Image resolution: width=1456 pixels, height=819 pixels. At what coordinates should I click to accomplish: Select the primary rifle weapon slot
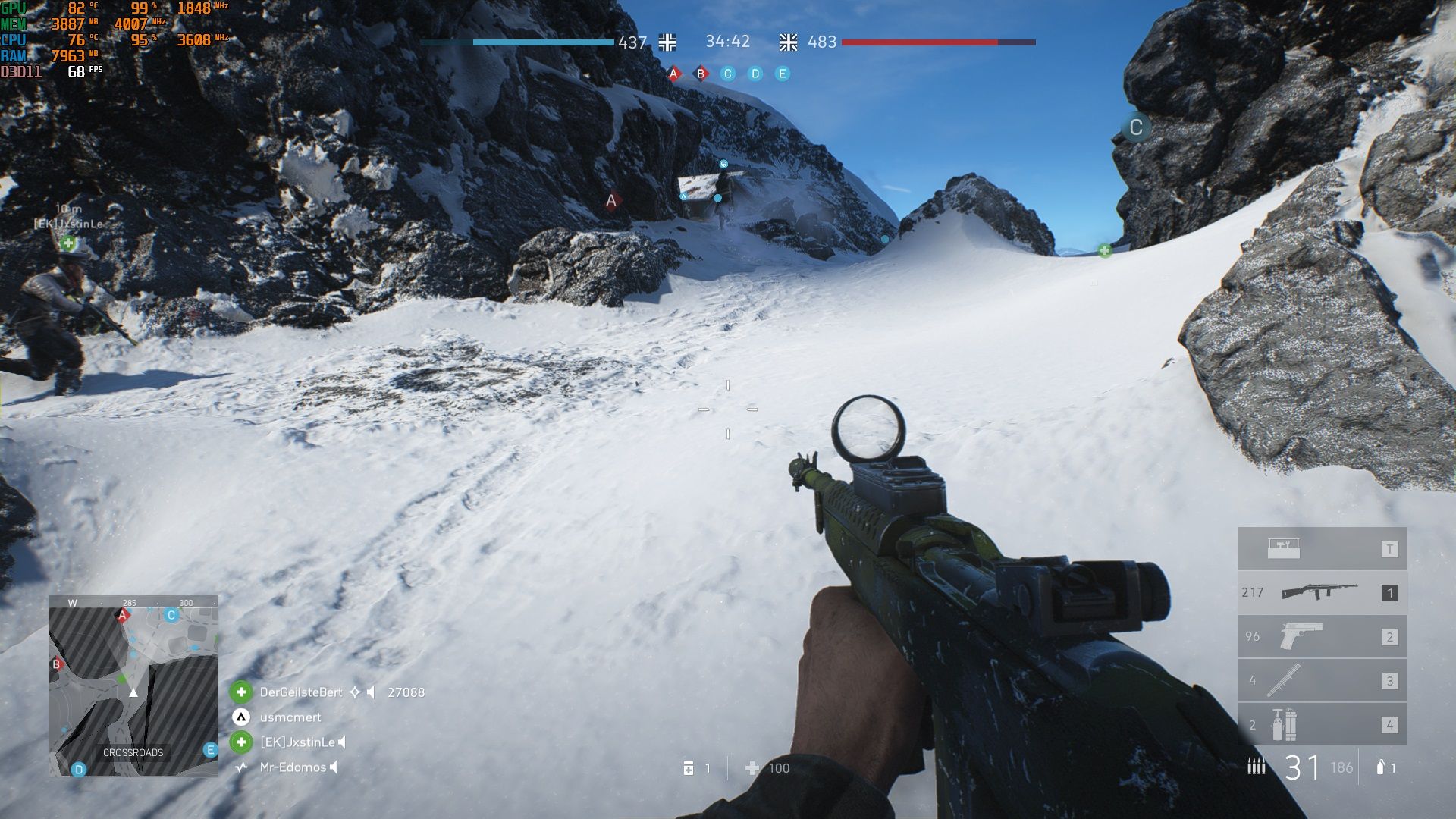pos(1322,592)
